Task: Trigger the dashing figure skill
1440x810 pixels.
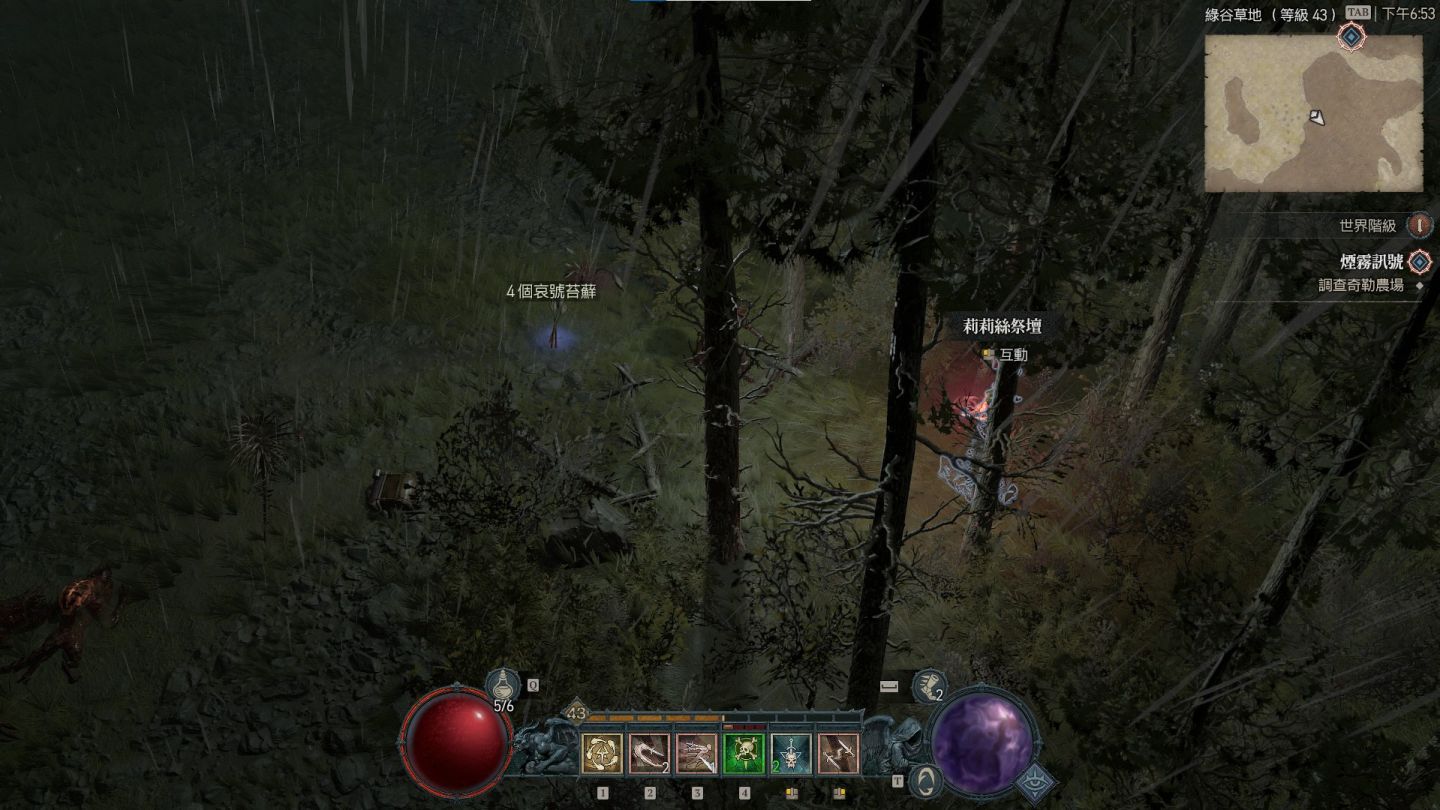Action: pos(696,754)
